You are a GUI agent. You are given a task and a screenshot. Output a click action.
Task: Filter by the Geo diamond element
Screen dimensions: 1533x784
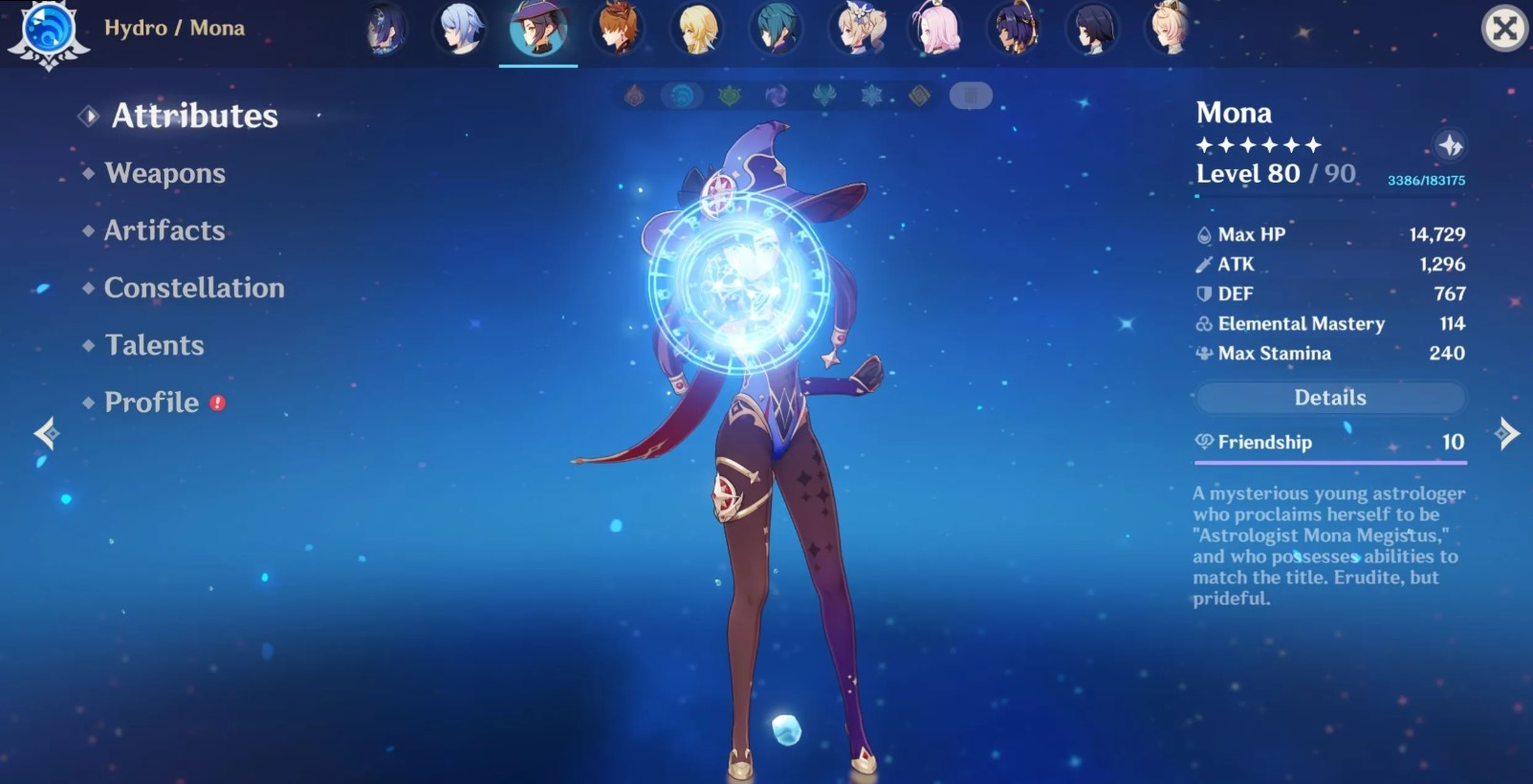tap(919, 96)
